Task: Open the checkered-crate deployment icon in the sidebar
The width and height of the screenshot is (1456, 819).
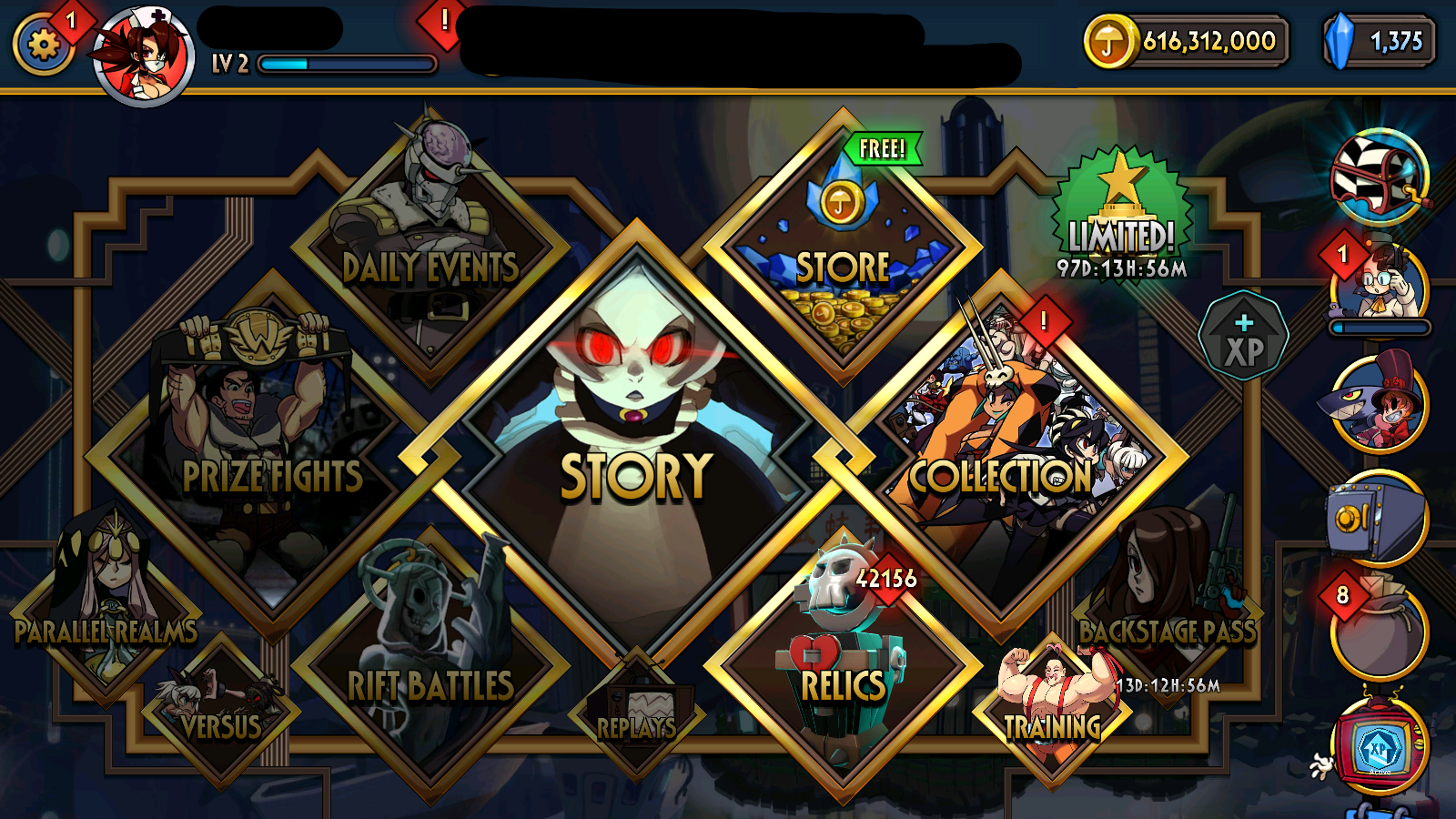Action: (1379, 177)
